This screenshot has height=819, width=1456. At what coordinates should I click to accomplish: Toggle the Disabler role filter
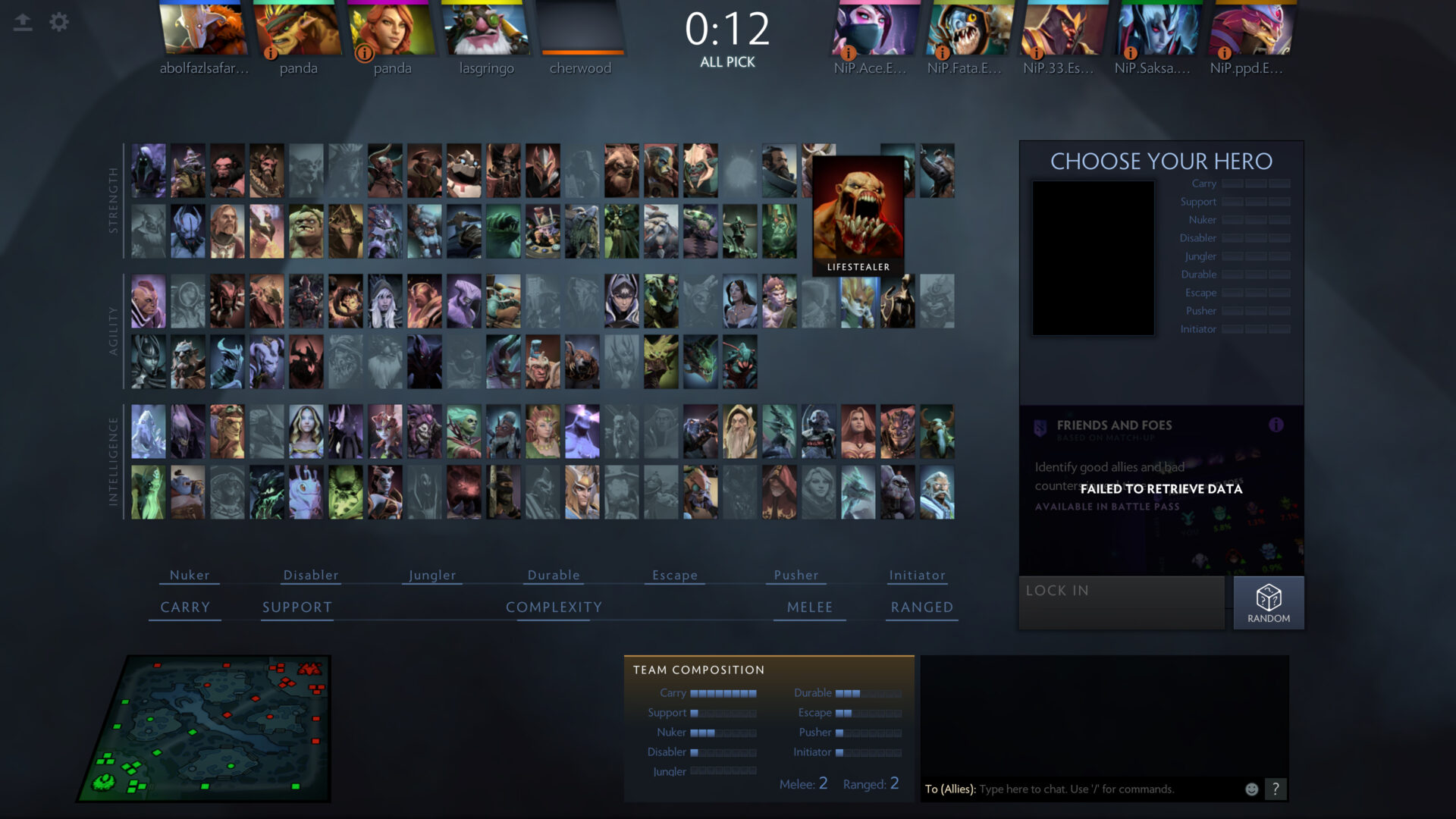coord(311,575)
